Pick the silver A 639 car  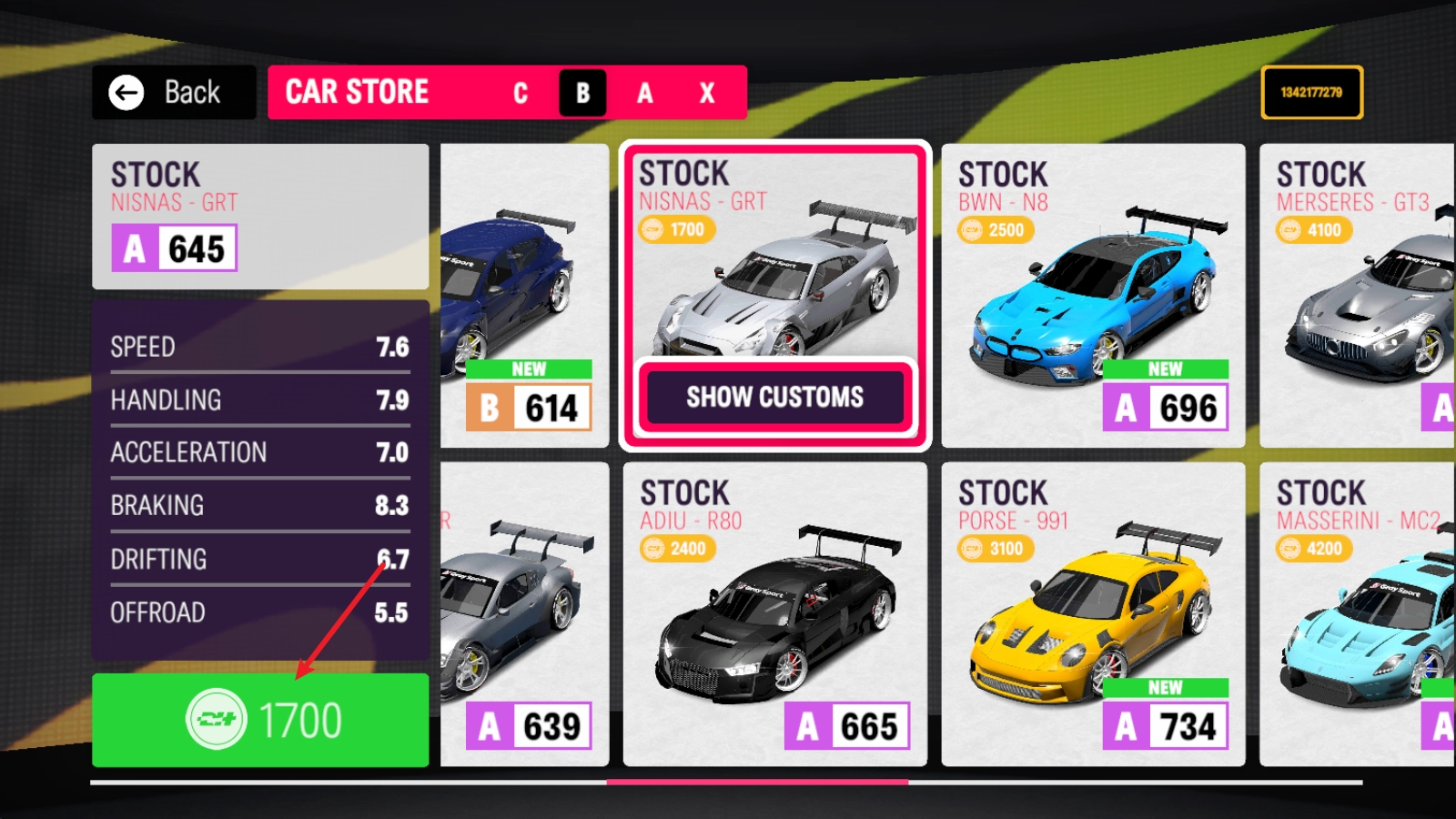(524, 614)
